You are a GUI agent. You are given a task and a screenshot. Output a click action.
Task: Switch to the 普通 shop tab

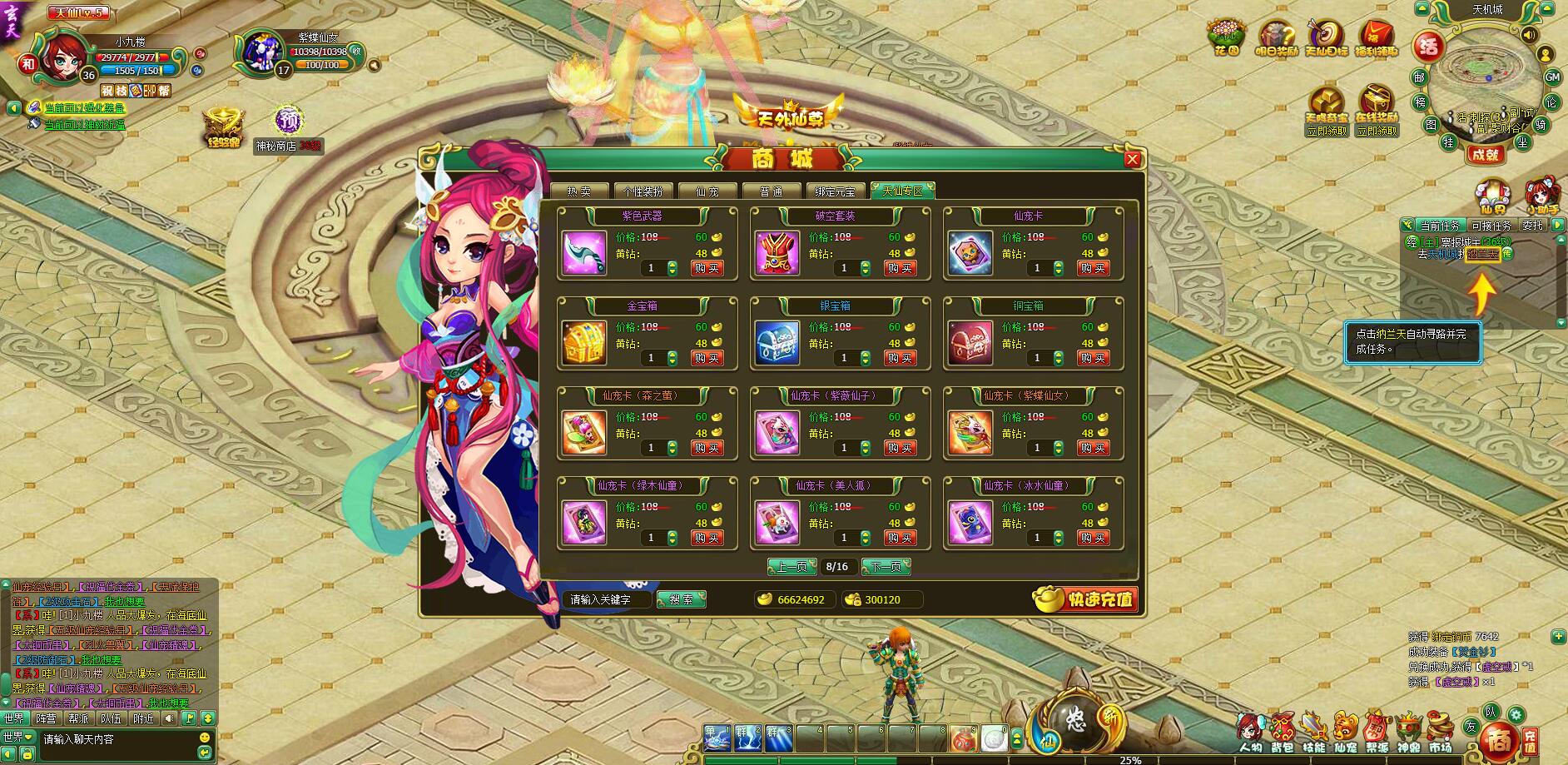pyautogui.click(x=772, y=190)
